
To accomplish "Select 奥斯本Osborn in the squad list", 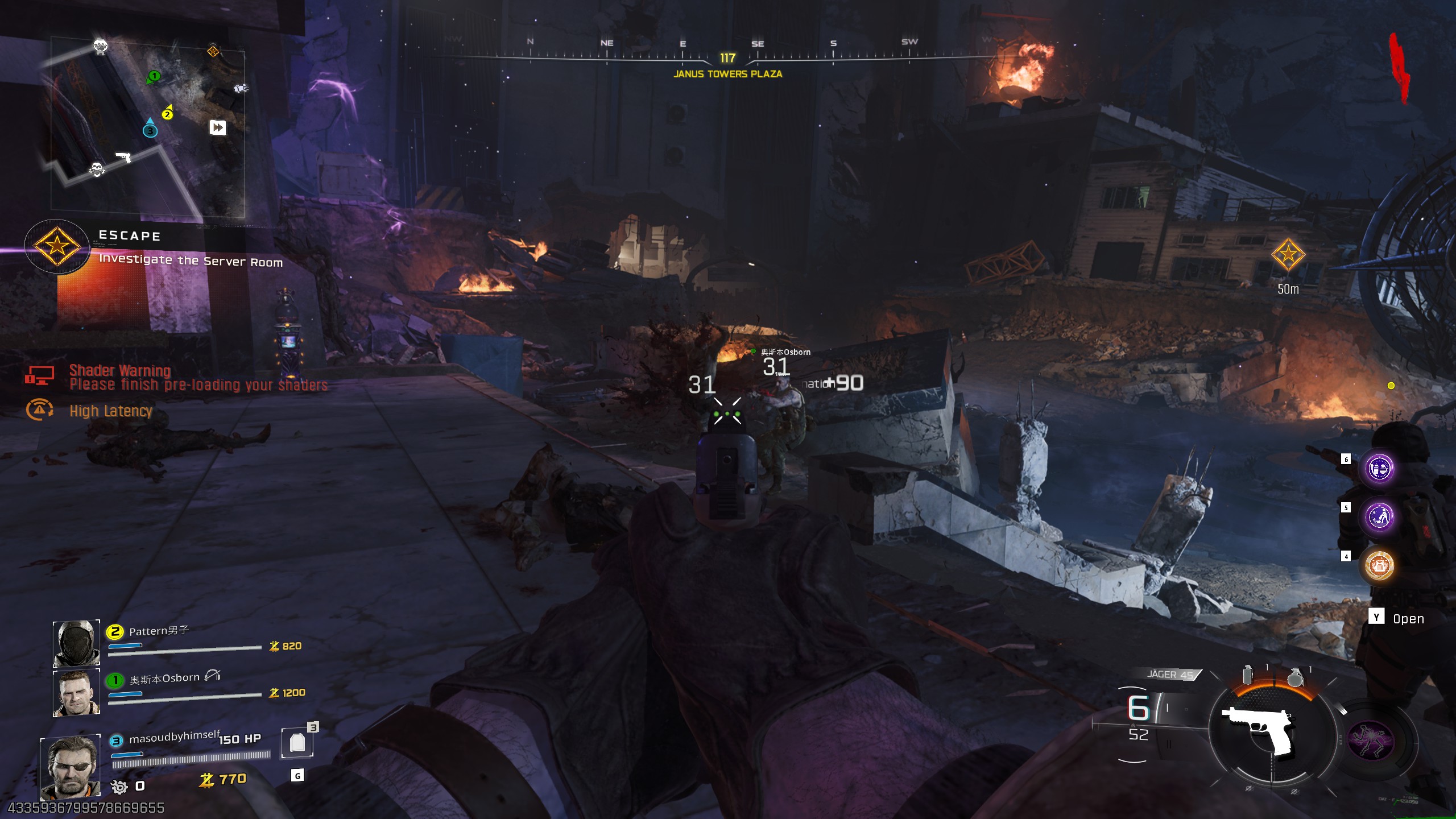I will click(164, 679).
